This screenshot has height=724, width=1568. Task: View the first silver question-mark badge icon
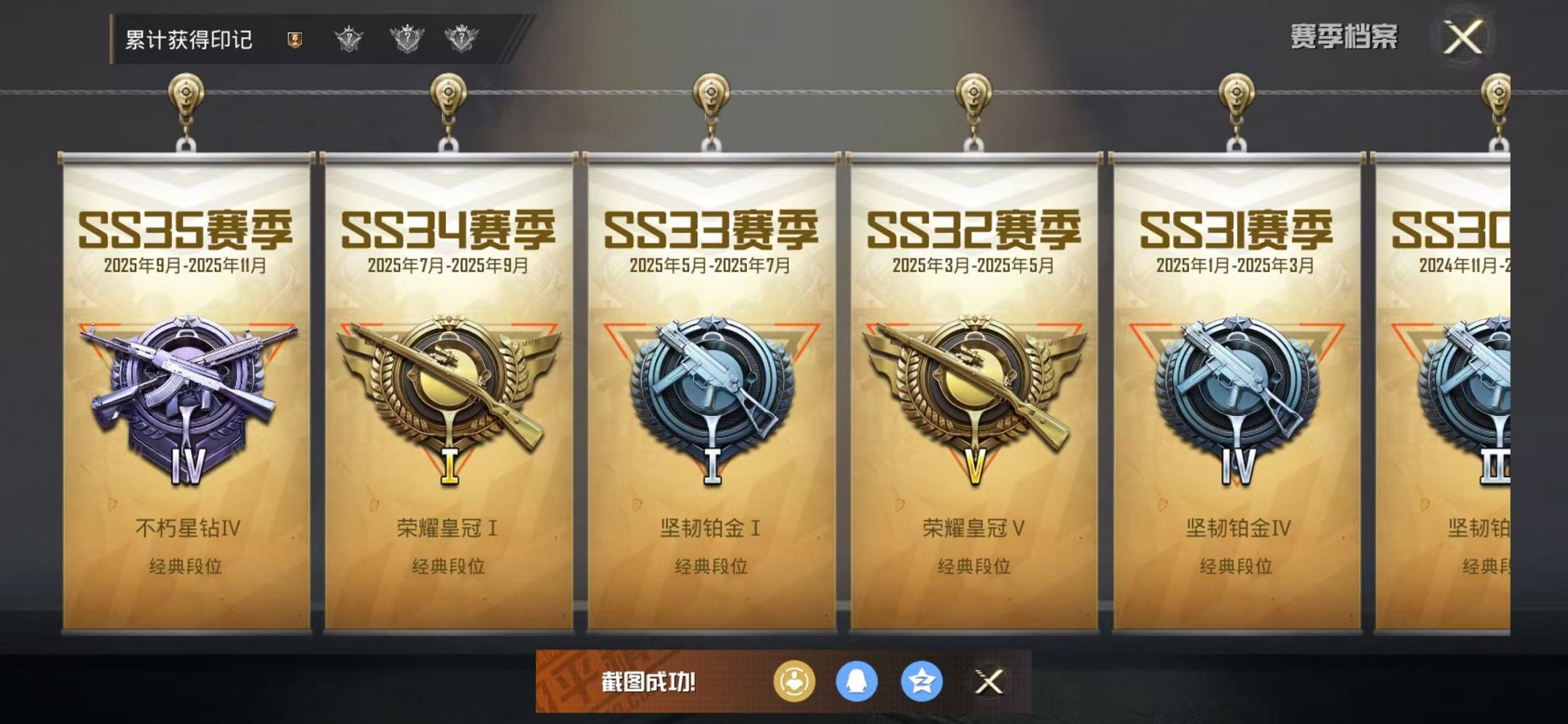tap(350, 42)
